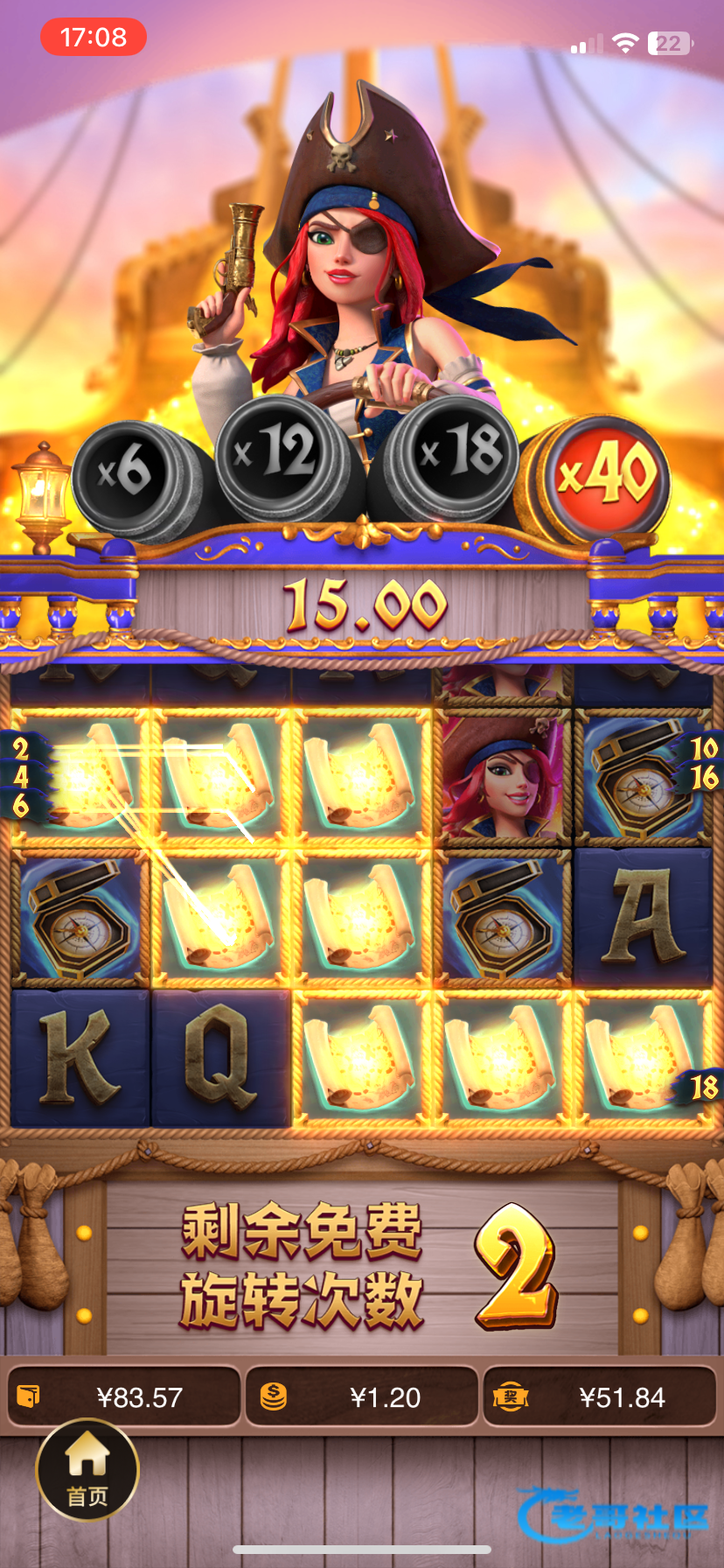Open the ¥1.20 bet amount panel
The height and width of the screenshot is (1568, 724).
(362, 1396)
